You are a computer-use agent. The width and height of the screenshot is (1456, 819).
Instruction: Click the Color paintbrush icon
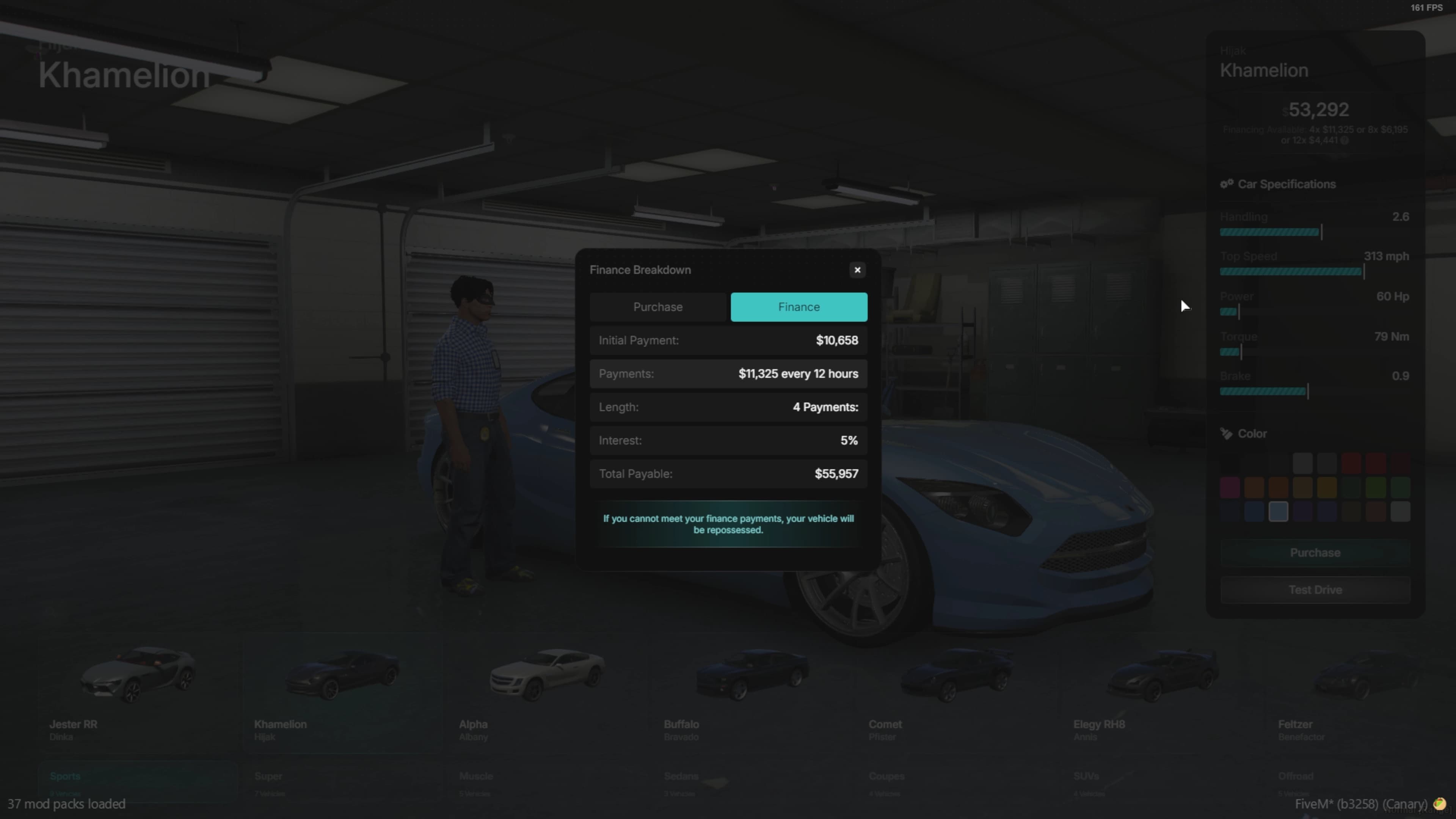(x=1227, y=433)
